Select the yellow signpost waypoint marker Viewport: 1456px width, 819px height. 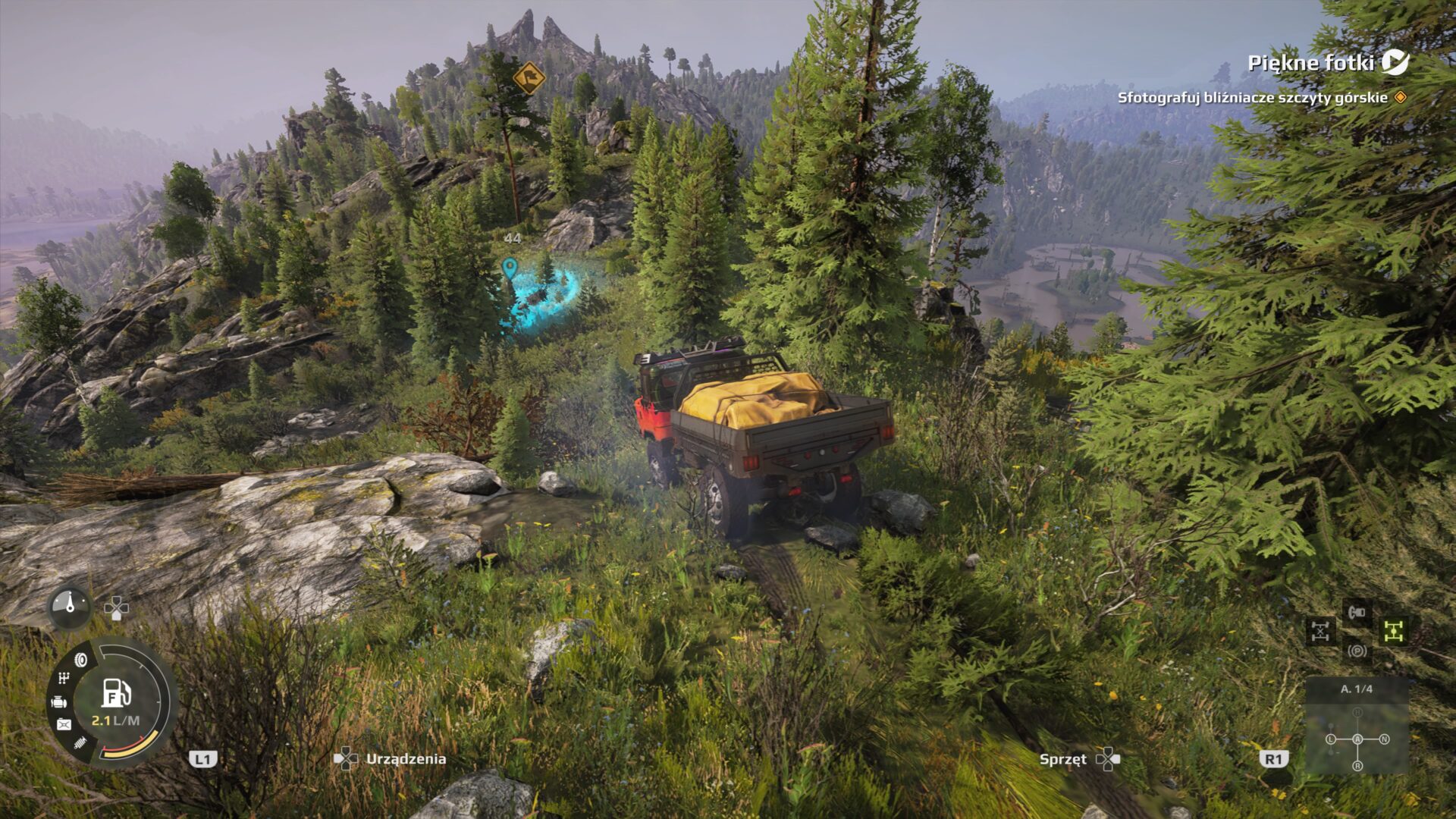[x=529, y=77]
